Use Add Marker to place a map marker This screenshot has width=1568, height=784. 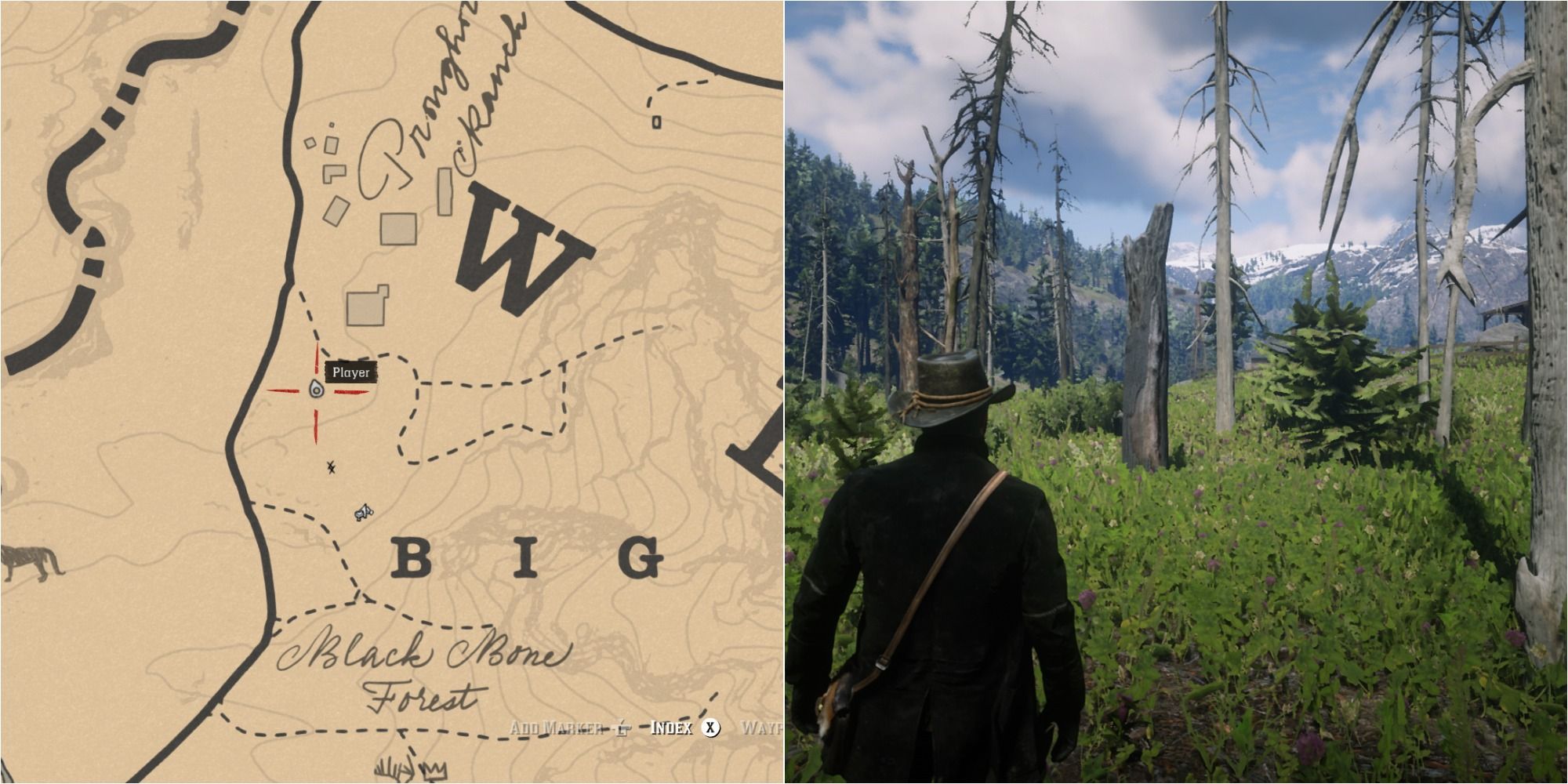tap(557, 728)
